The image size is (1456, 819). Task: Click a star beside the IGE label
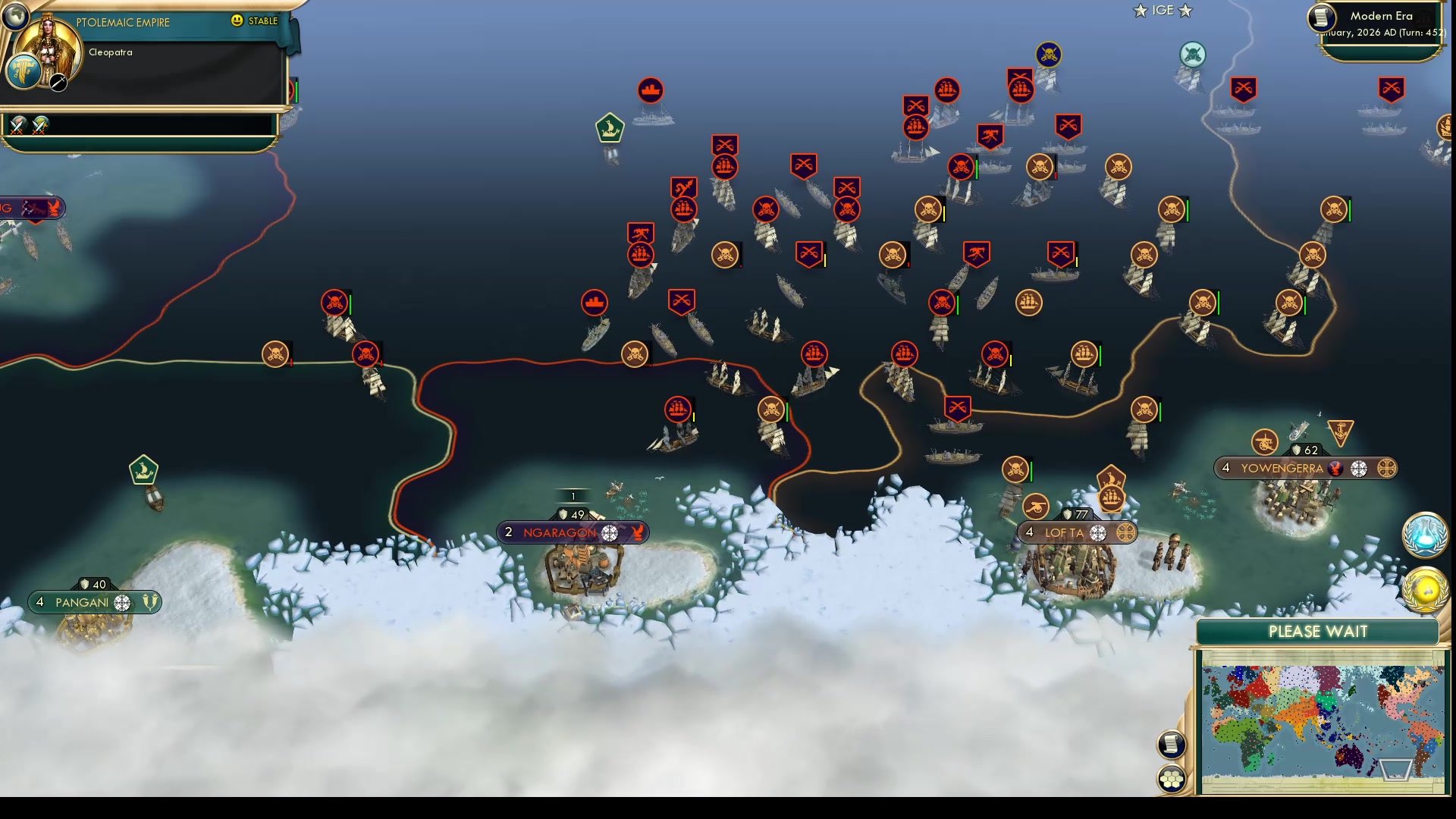(1141, 11)
